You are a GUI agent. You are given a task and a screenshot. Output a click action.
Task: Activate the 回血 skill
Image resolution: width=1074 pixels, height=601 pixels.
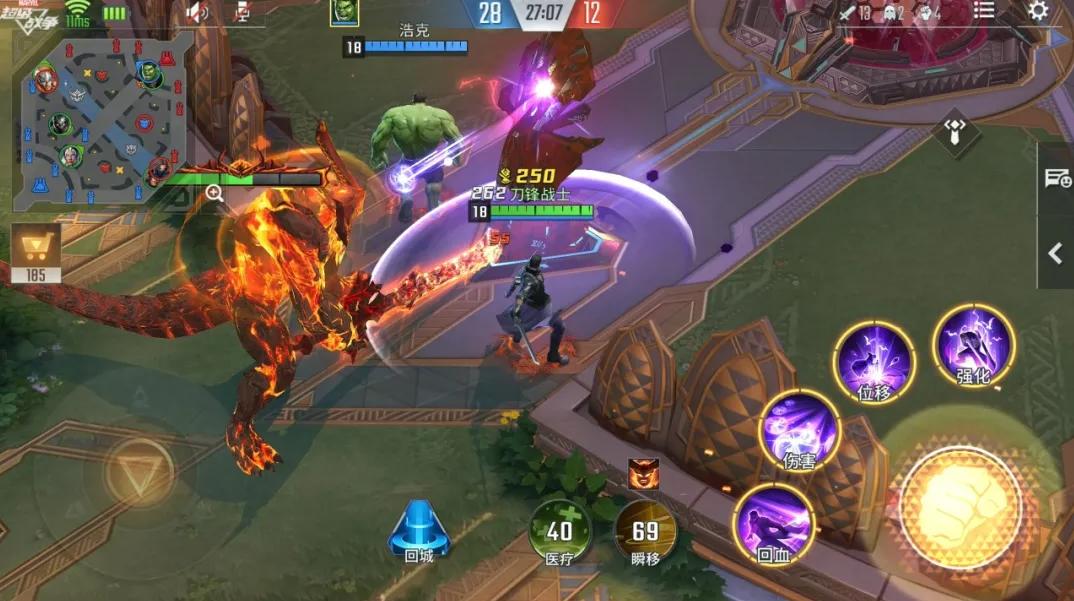pos(773,524)
